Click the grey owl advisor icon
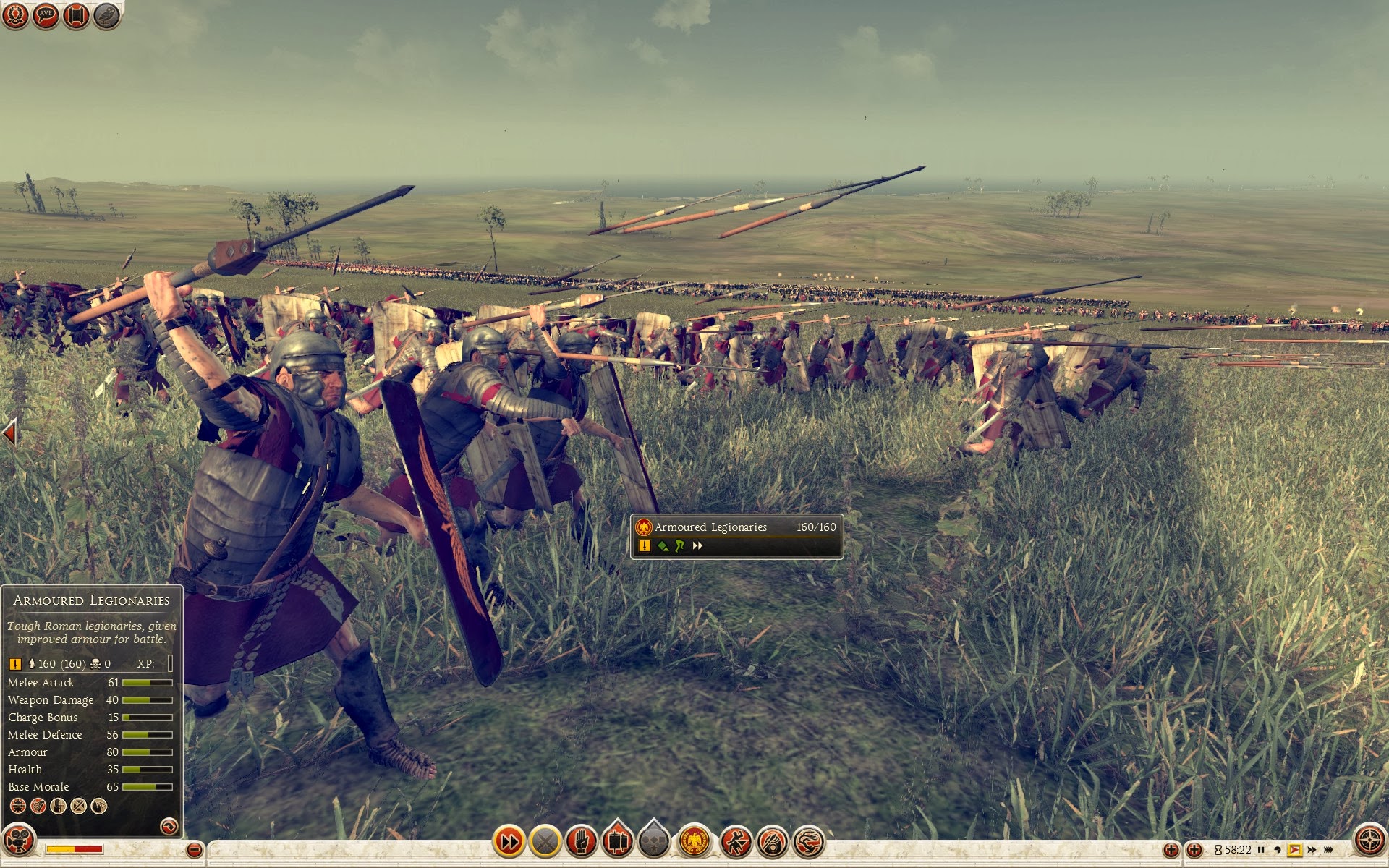 pyautogui.click(x=106, y=15)
